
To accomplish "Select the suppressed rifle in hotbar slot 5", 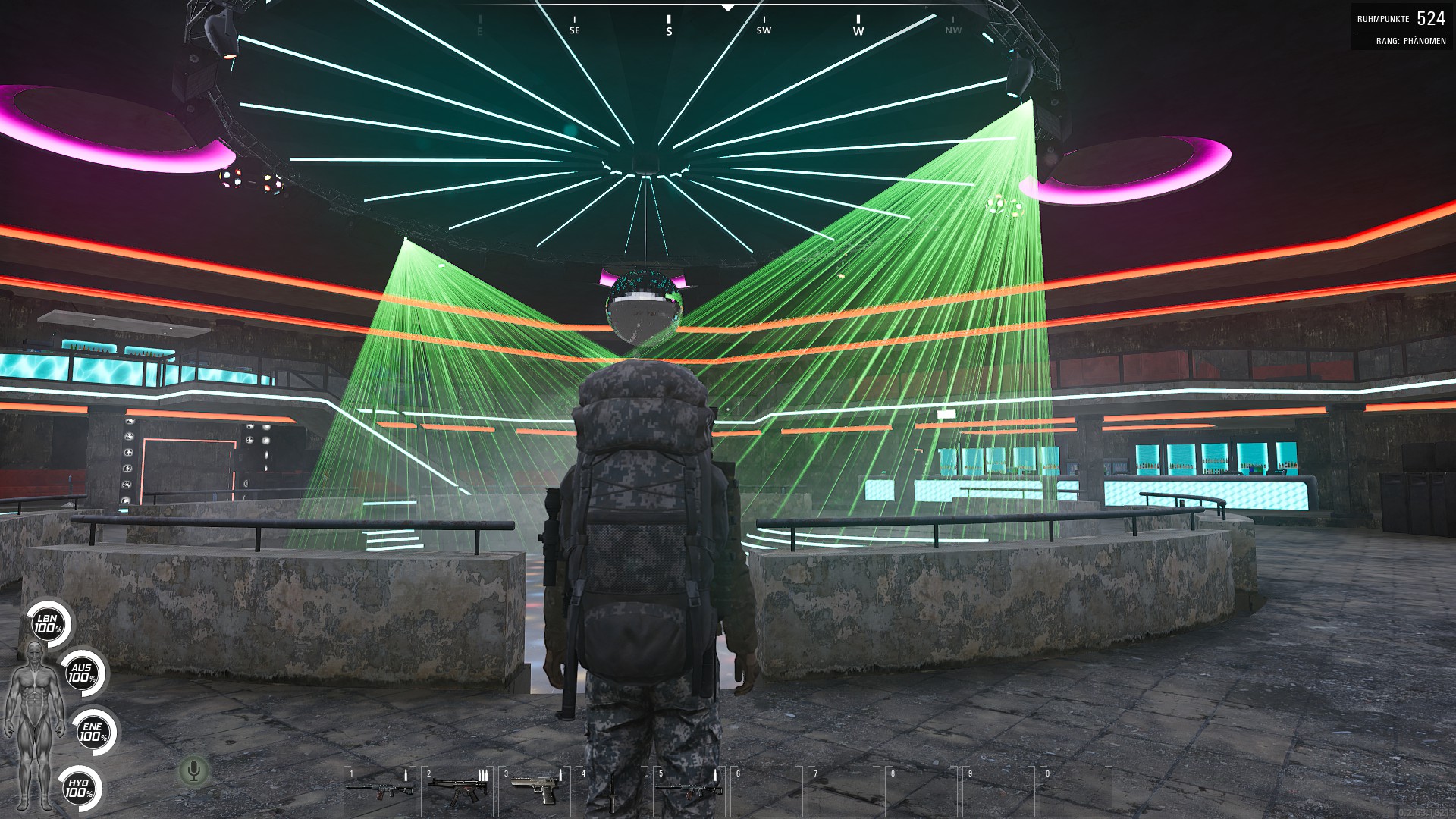I will coord(689,789).
